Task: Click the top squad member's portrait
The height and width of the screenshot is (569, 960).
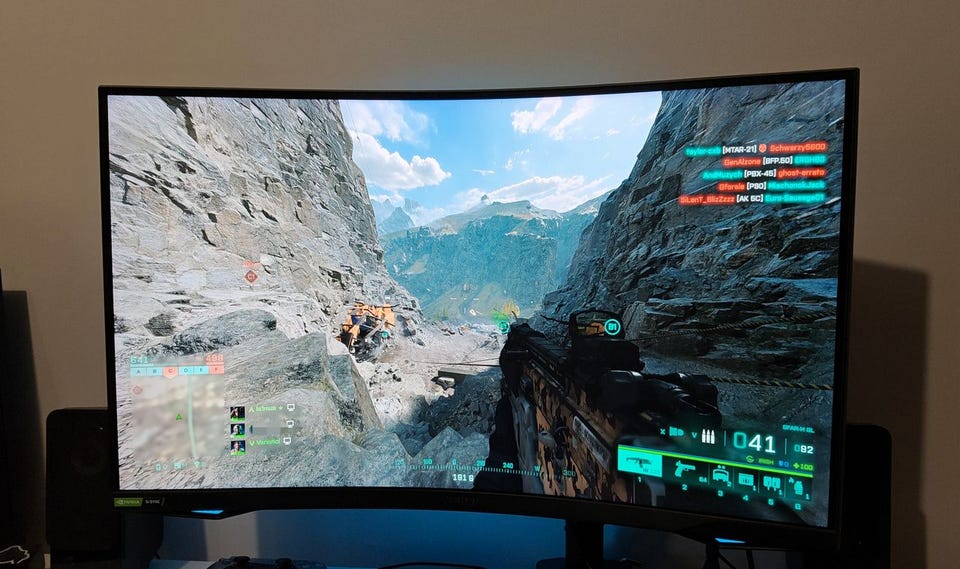Action: (x=237, y=411)
